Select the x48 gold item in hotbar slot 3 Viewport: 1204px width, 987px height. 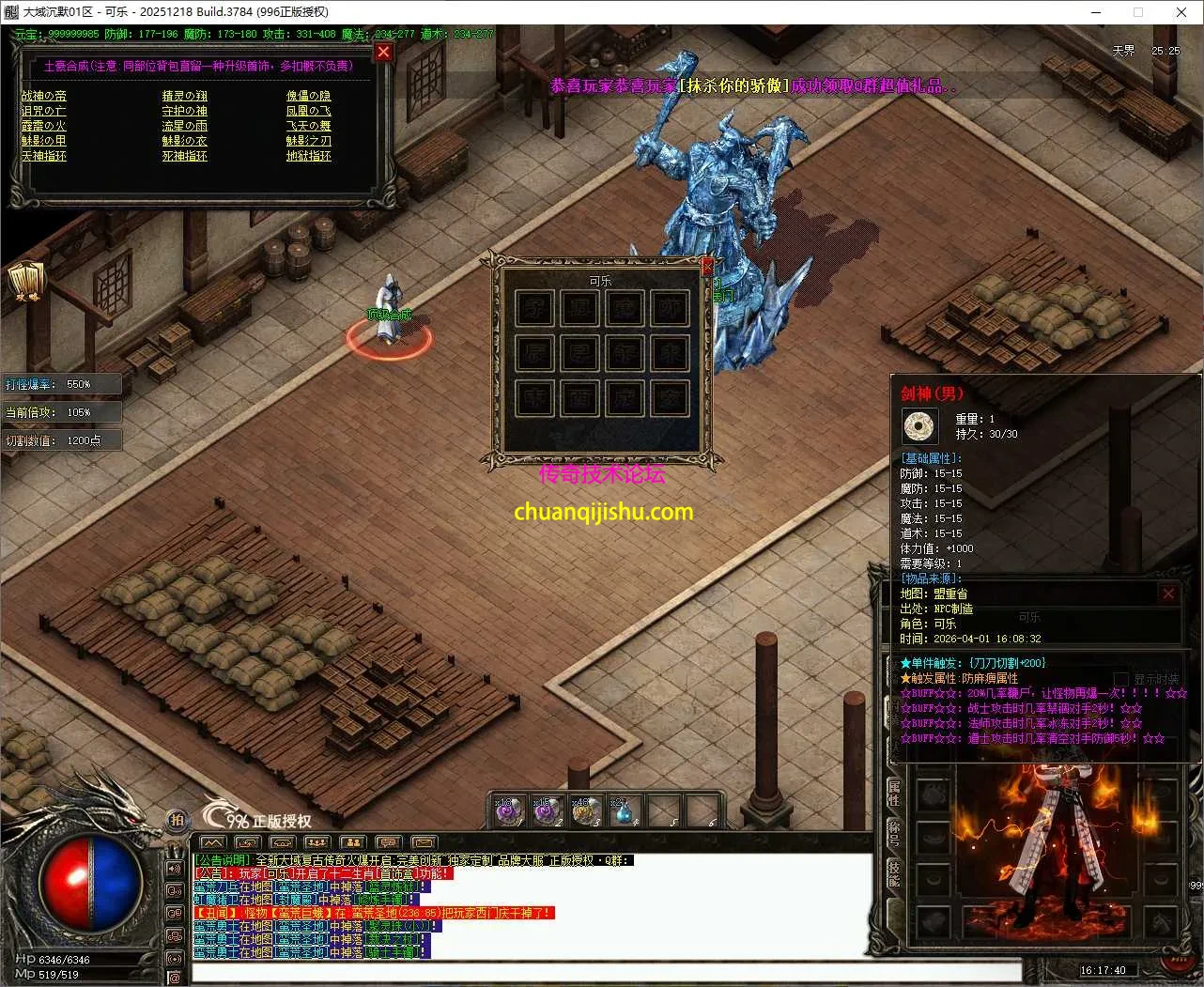coord(586,810)
